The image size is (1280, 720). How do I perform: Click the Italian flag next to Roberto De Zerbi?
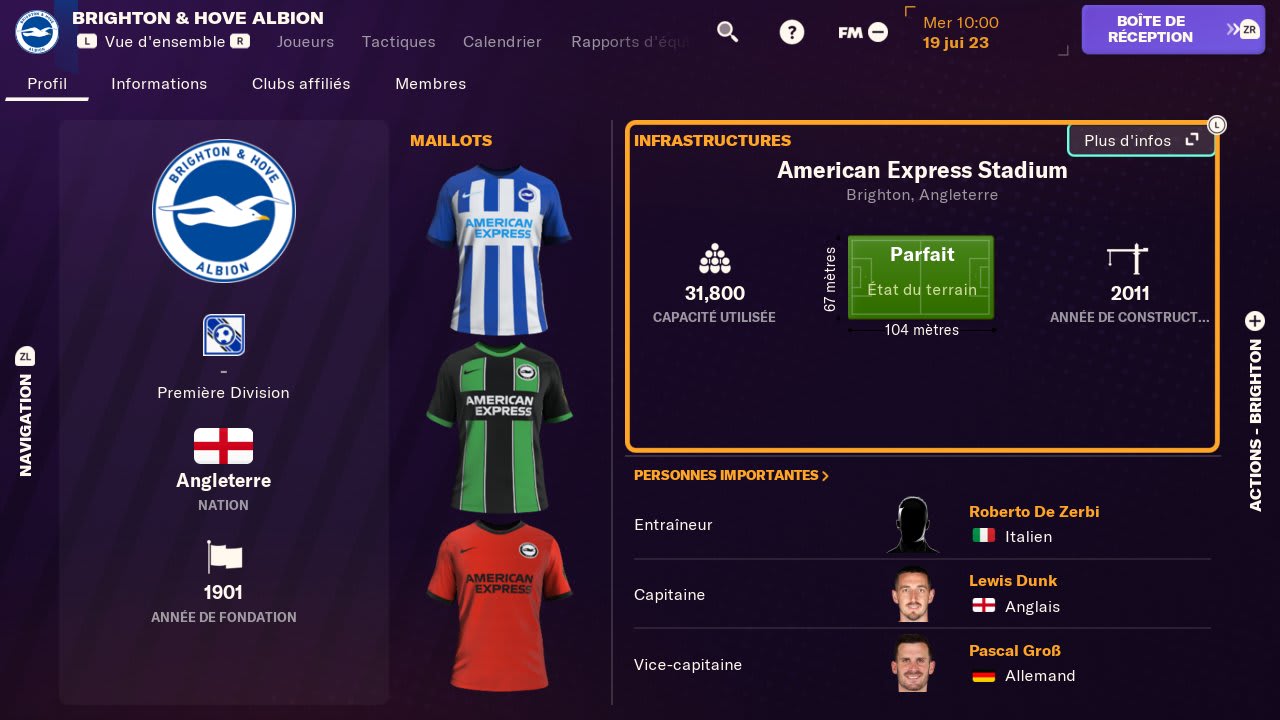984,536
